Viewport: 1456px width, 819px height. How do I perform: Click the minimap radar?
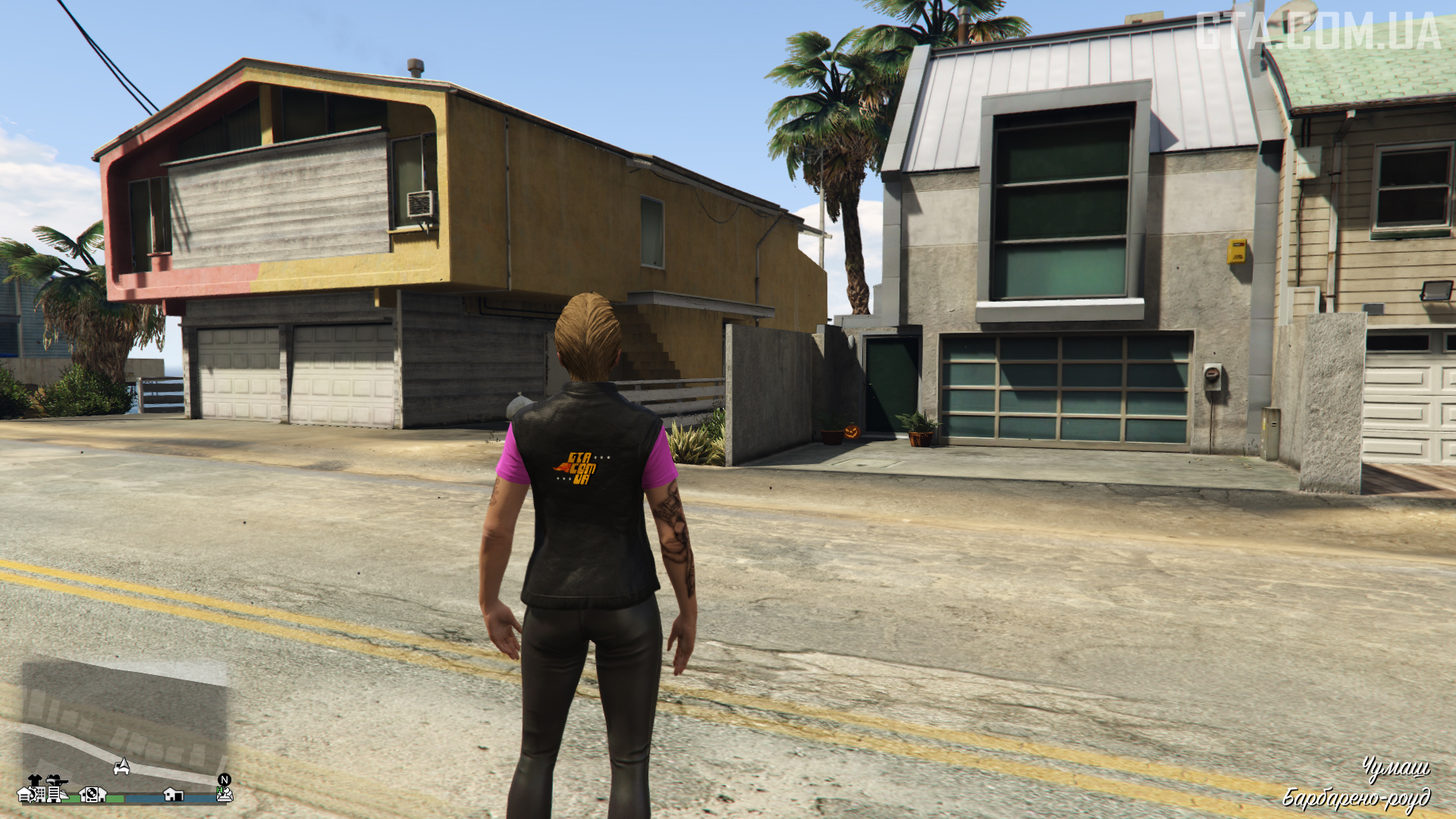[x=125, y=724]
